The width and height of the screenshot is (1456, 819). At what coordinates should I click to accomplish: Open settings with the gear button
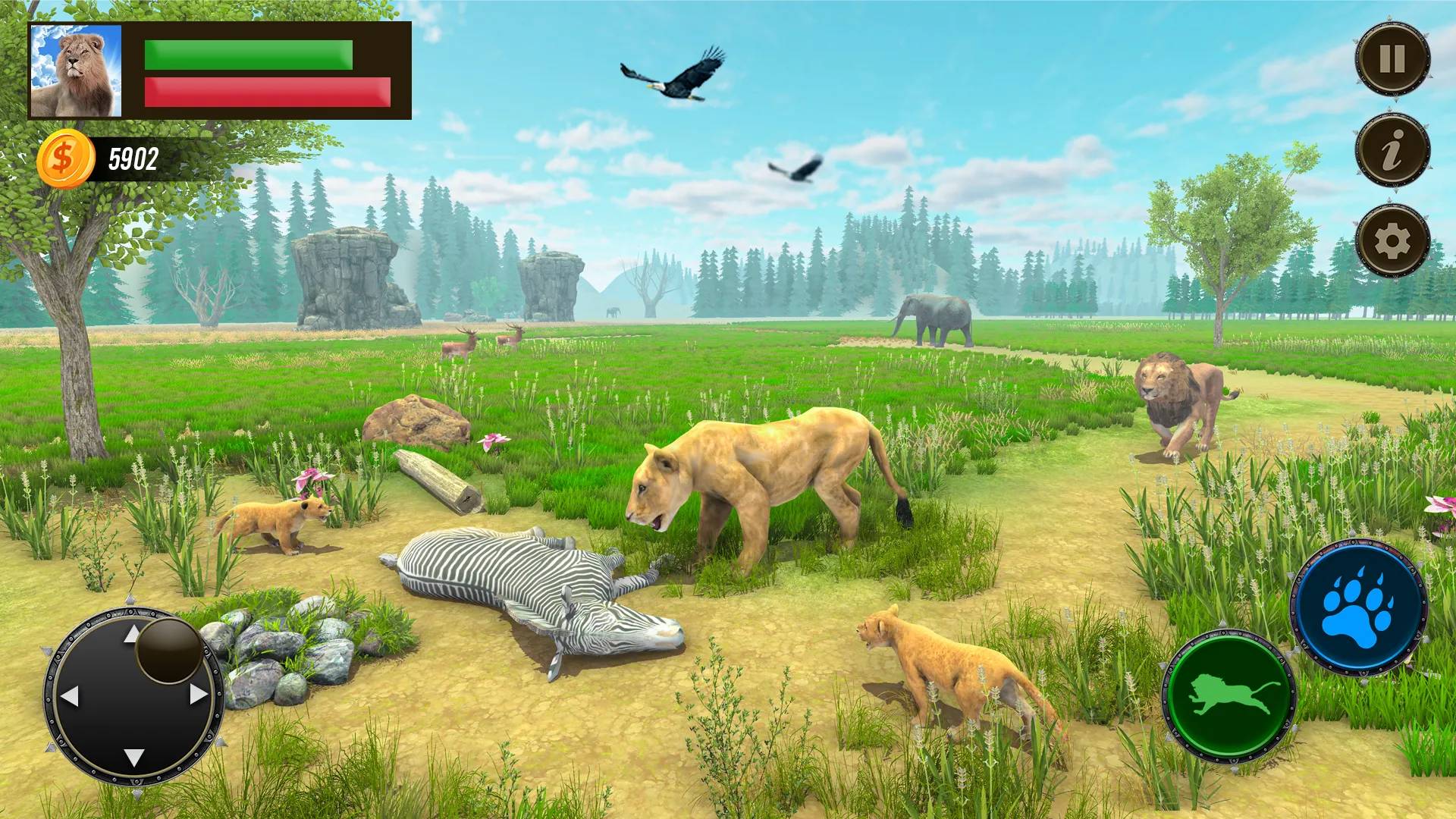coord(1392,241)
